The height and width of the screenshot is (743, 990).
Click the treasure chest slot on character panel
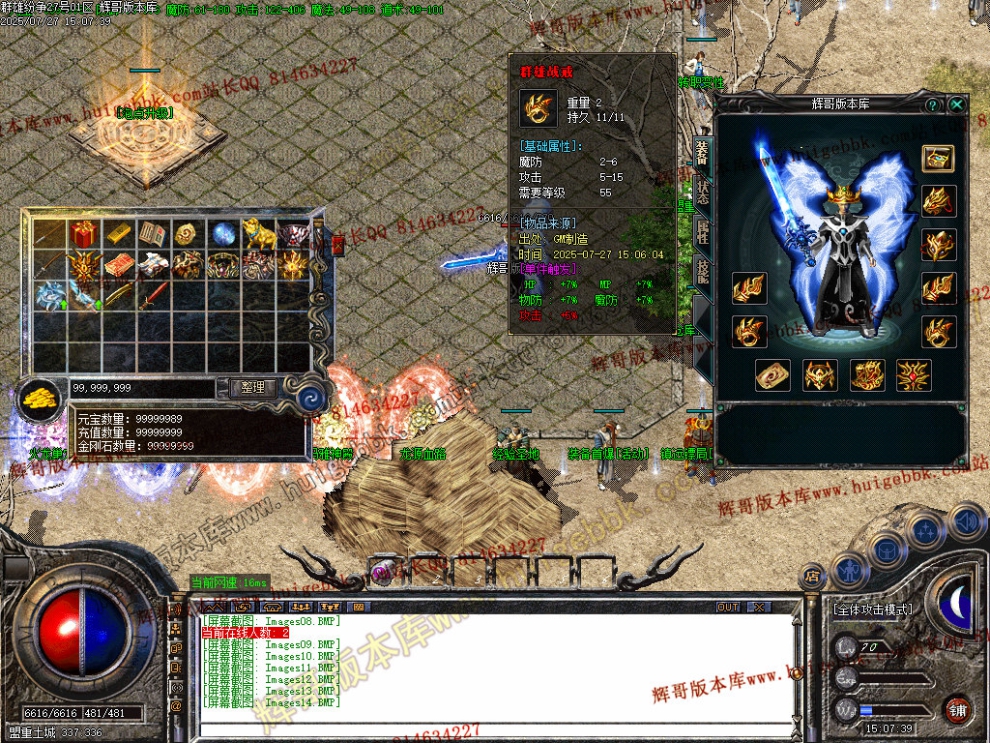coord(937,158)
